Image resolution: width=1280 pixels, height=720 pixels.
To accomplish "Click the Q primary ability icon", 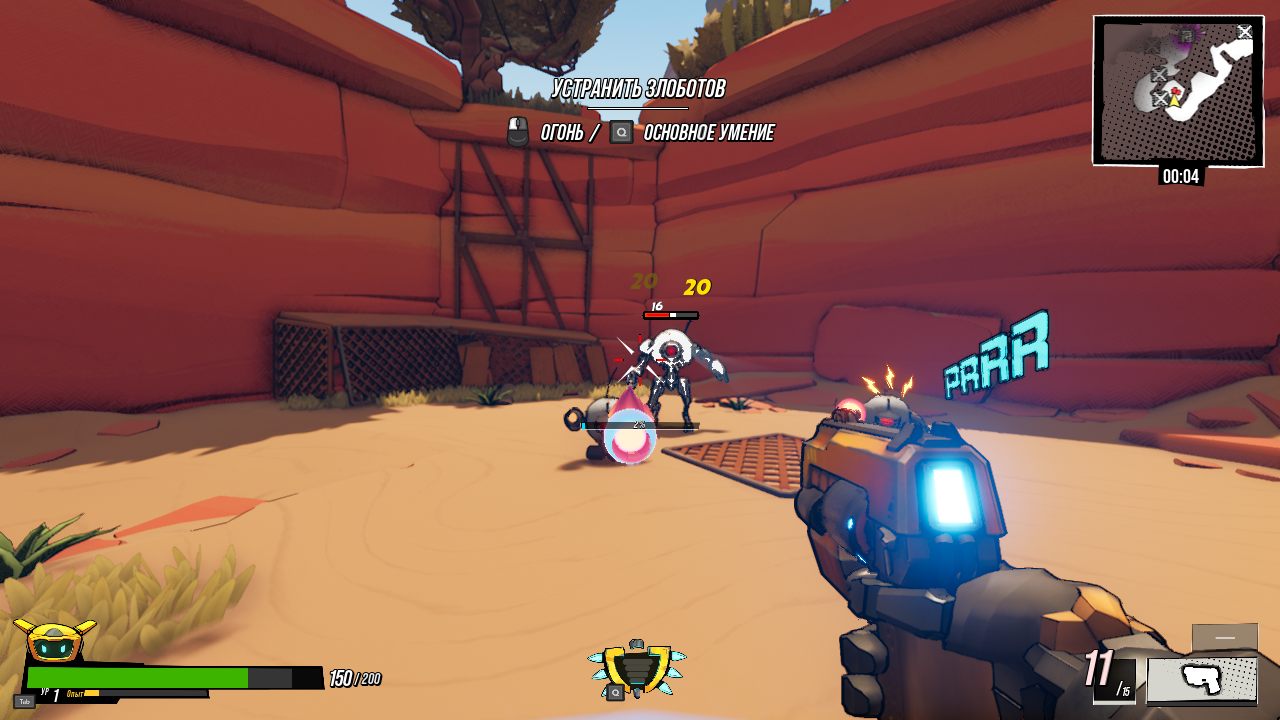I will point(638,667).
